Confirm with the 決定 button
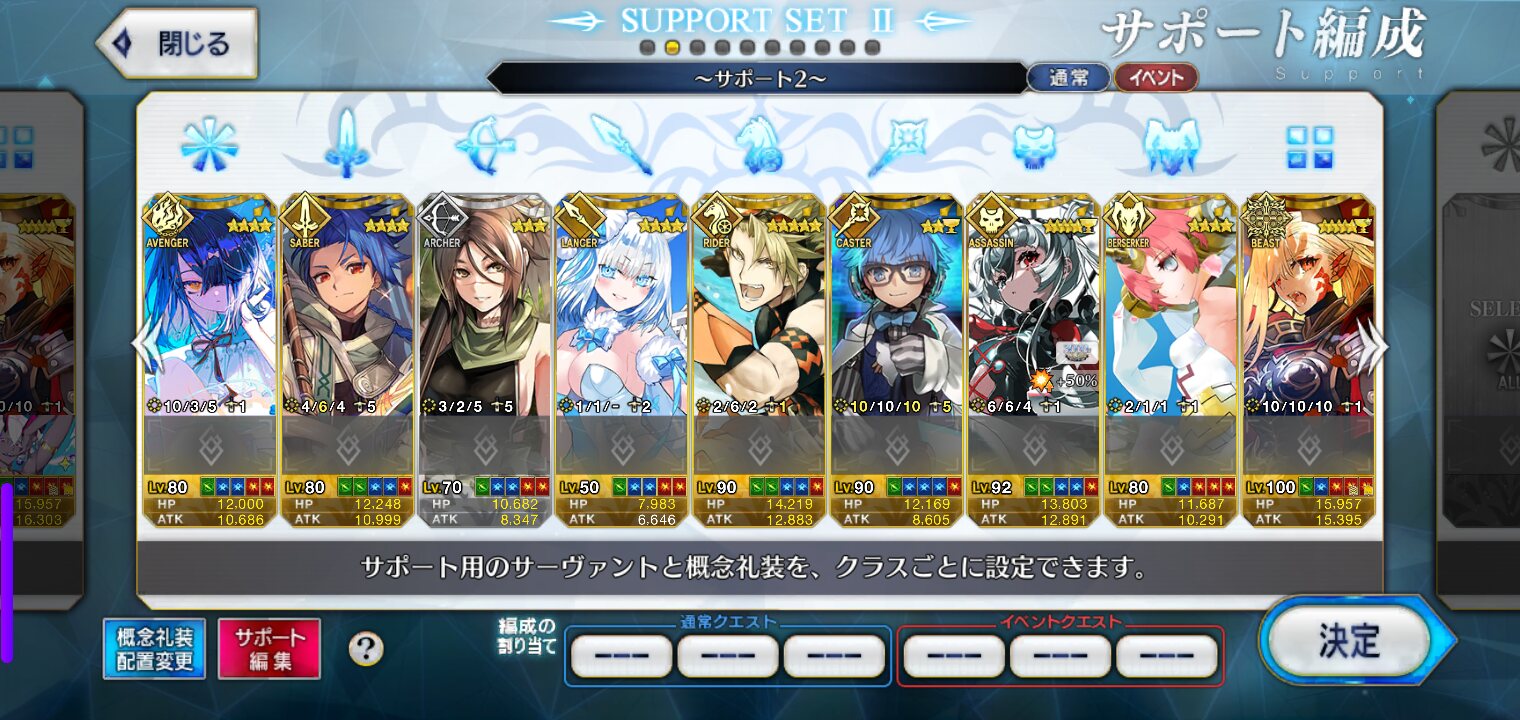 pos(1349,642)
